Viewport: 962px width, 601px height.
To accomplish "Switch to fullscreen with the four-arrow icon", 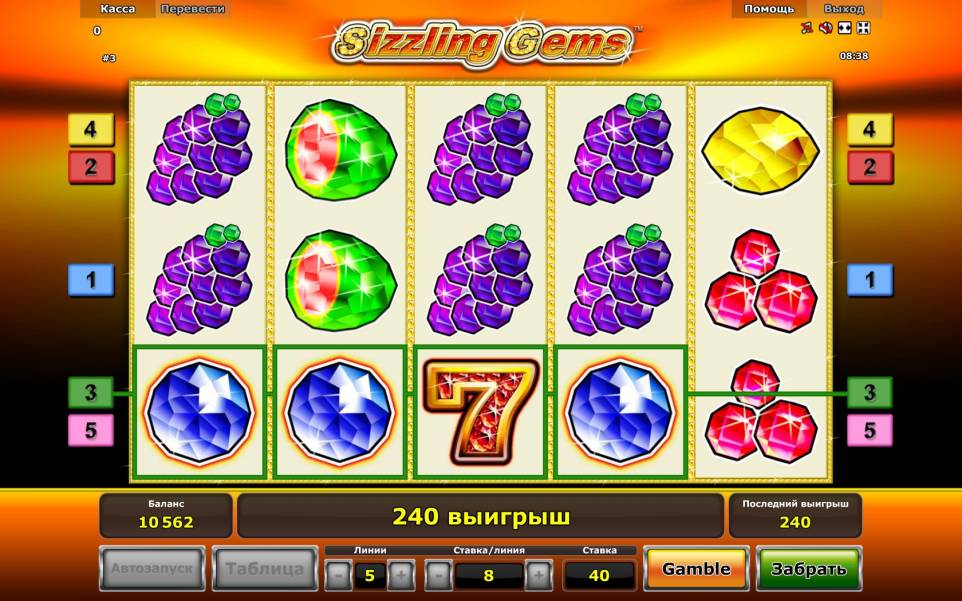I will tap(863, 28).
